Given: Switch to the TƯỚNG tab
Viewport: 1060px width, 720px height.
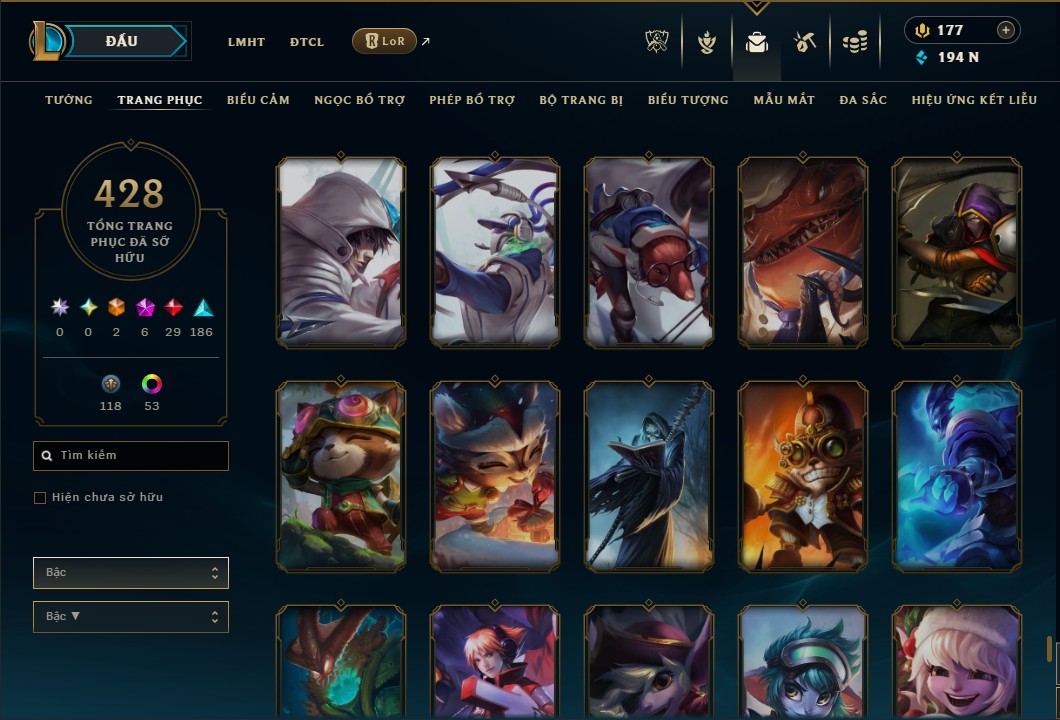Looking at the screenshot, I should [x=69, y=100].
